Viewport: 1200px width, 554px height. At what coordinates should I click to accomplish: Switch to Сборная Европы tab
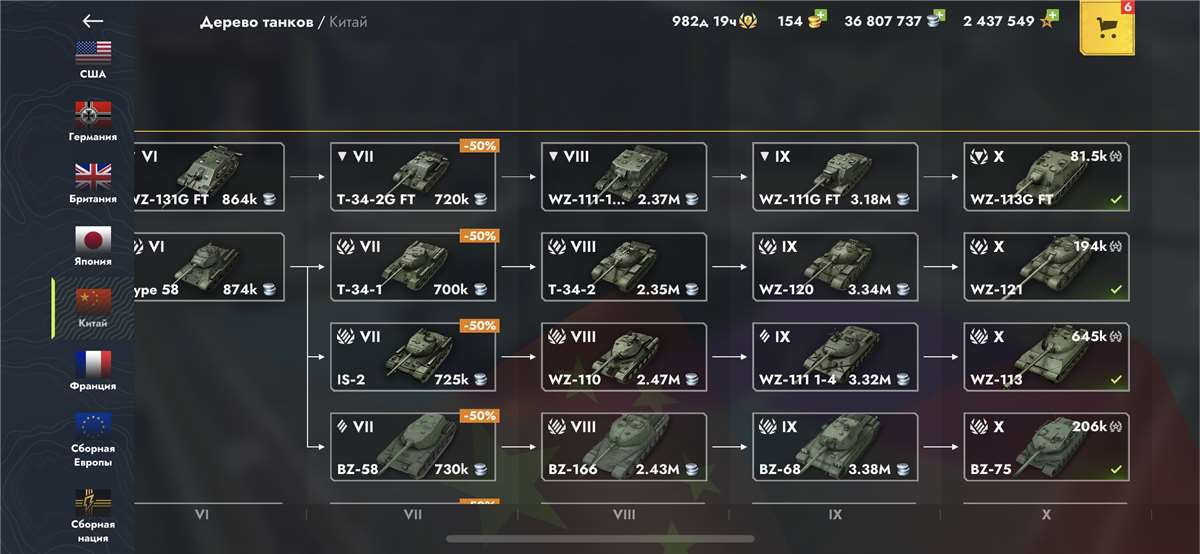93,439
